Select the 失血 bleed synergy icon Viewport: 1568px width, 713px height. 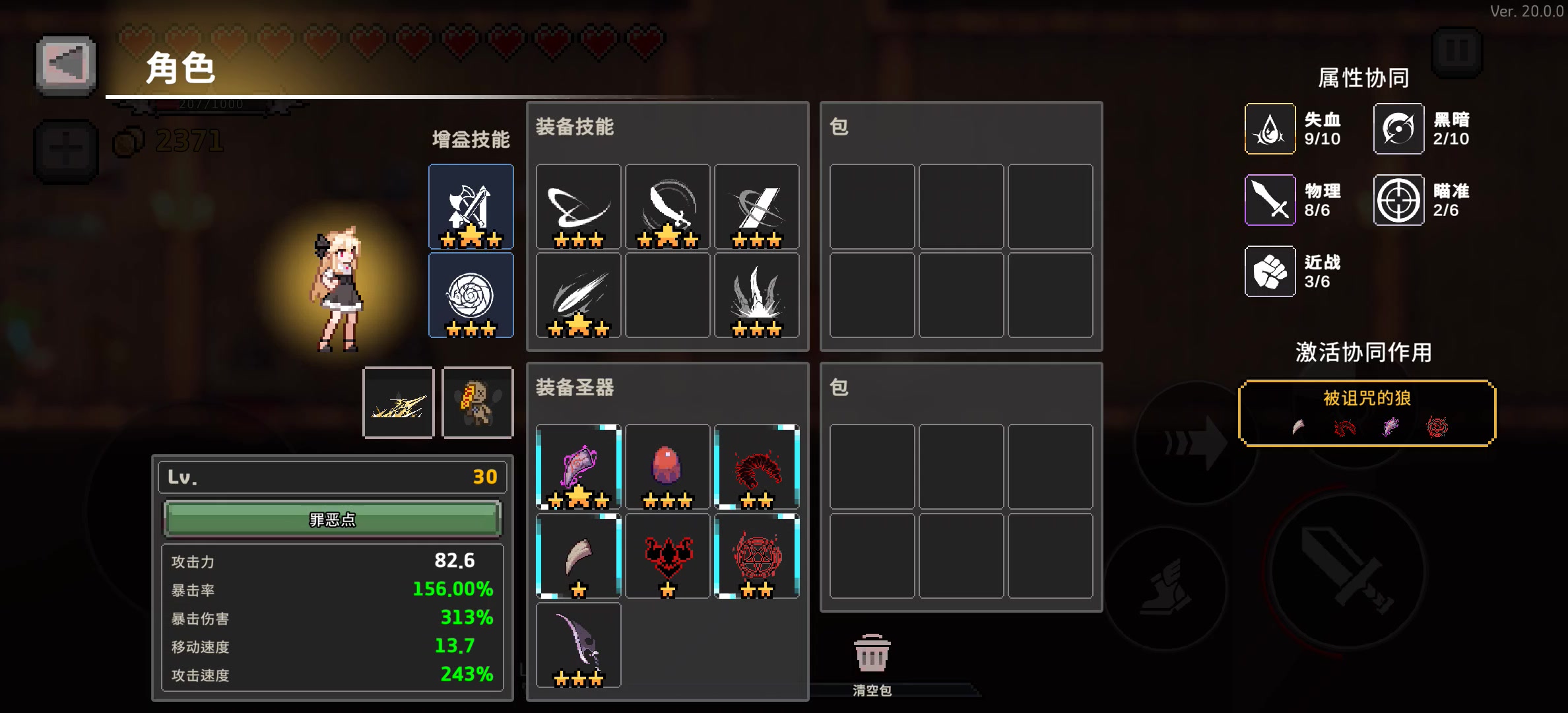point(1270,129)
